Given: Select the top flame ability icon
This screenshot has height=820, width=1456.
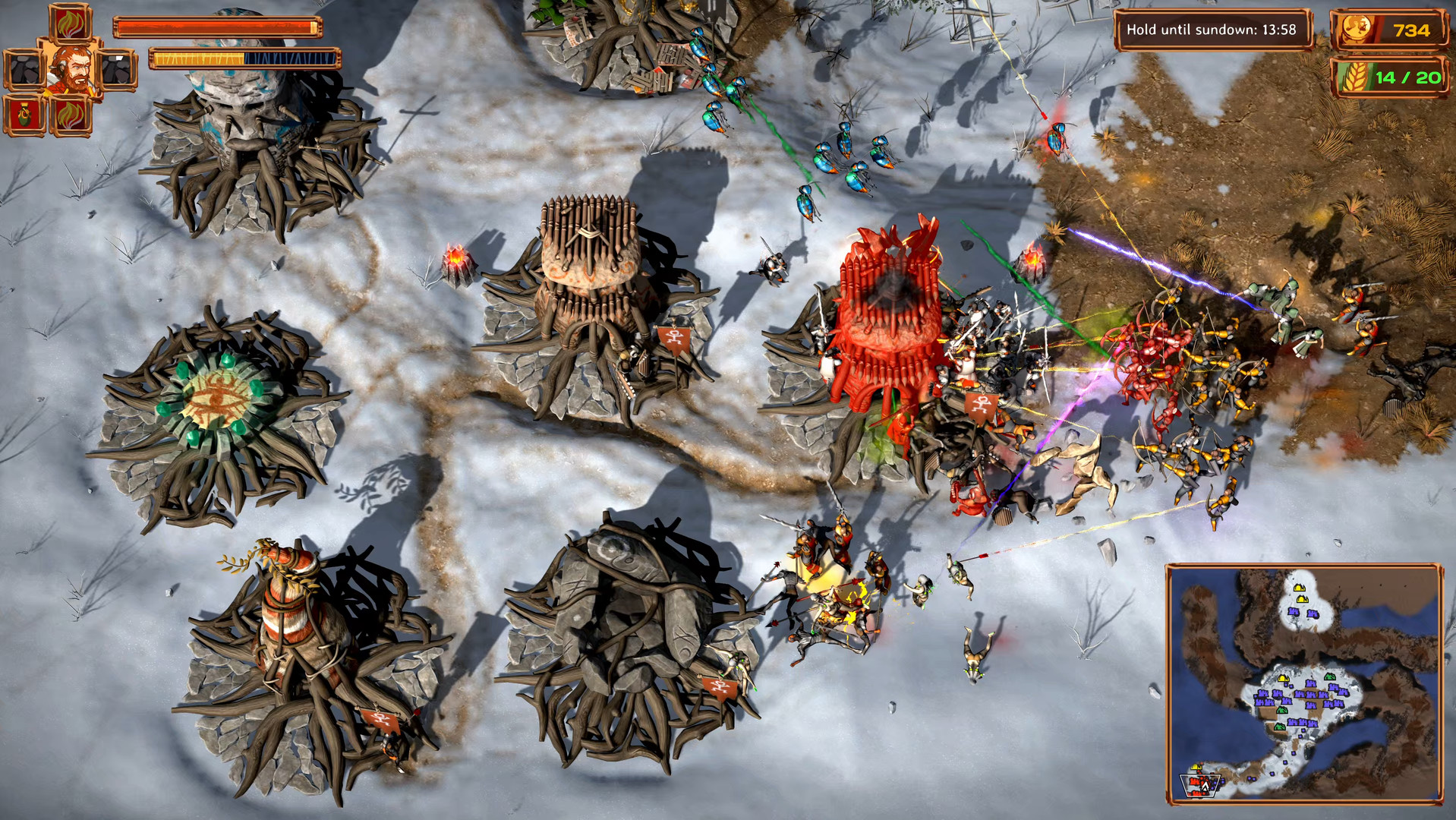Looking at the screenshot, I should coord(70,23).
